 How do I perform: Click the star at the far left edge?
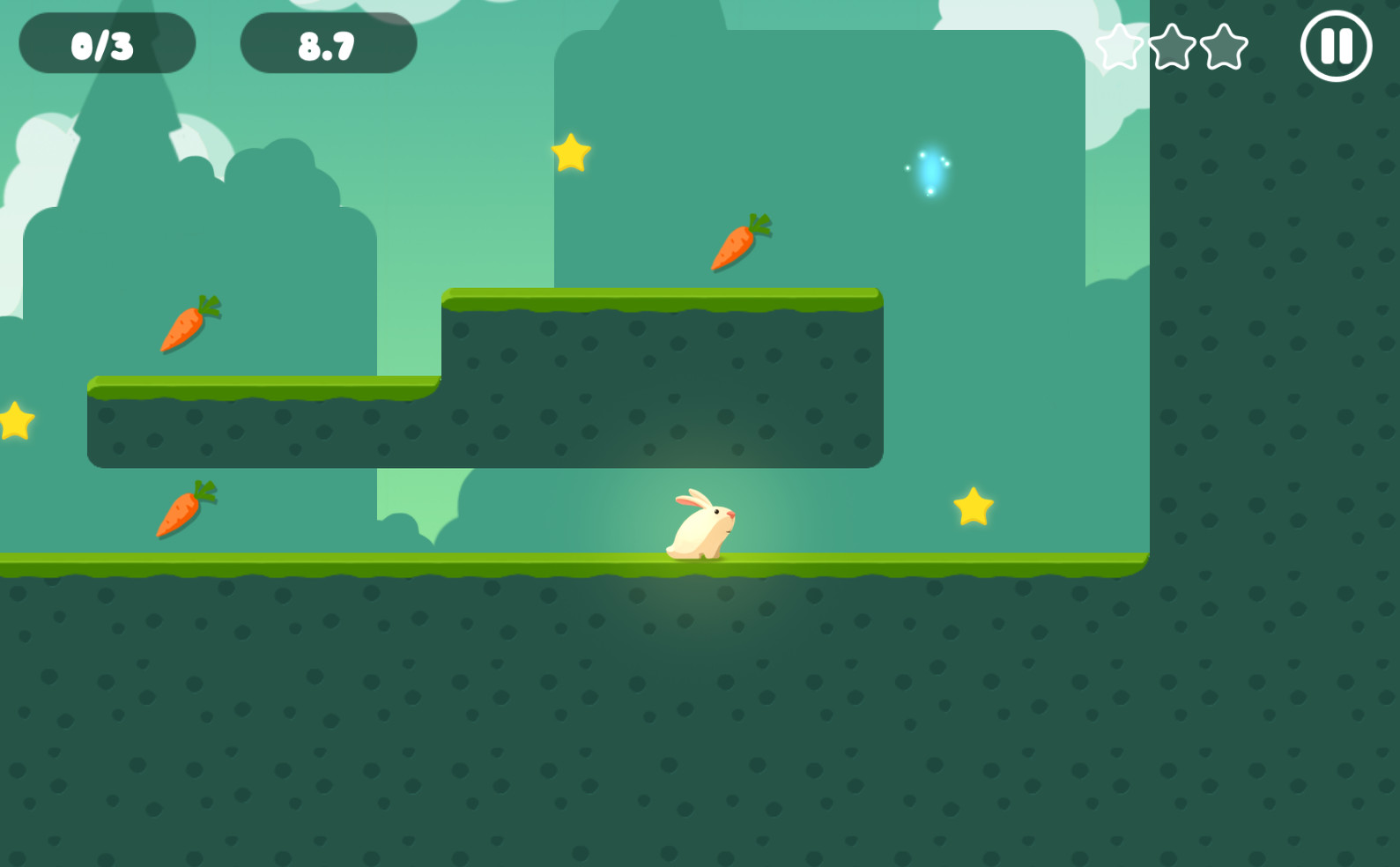click(x=12, y=421)
